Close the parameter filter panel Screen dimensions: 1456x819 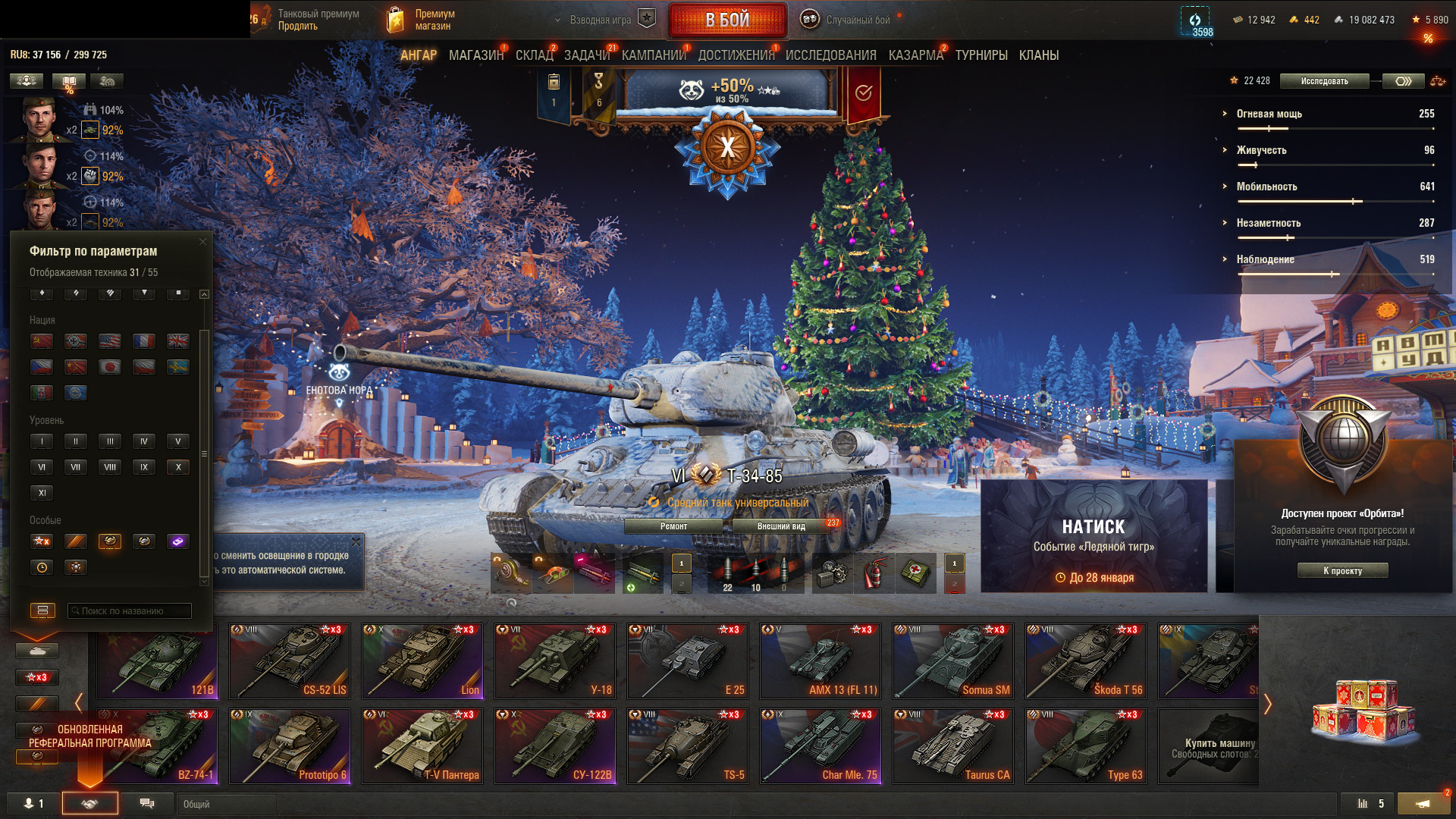202,242
